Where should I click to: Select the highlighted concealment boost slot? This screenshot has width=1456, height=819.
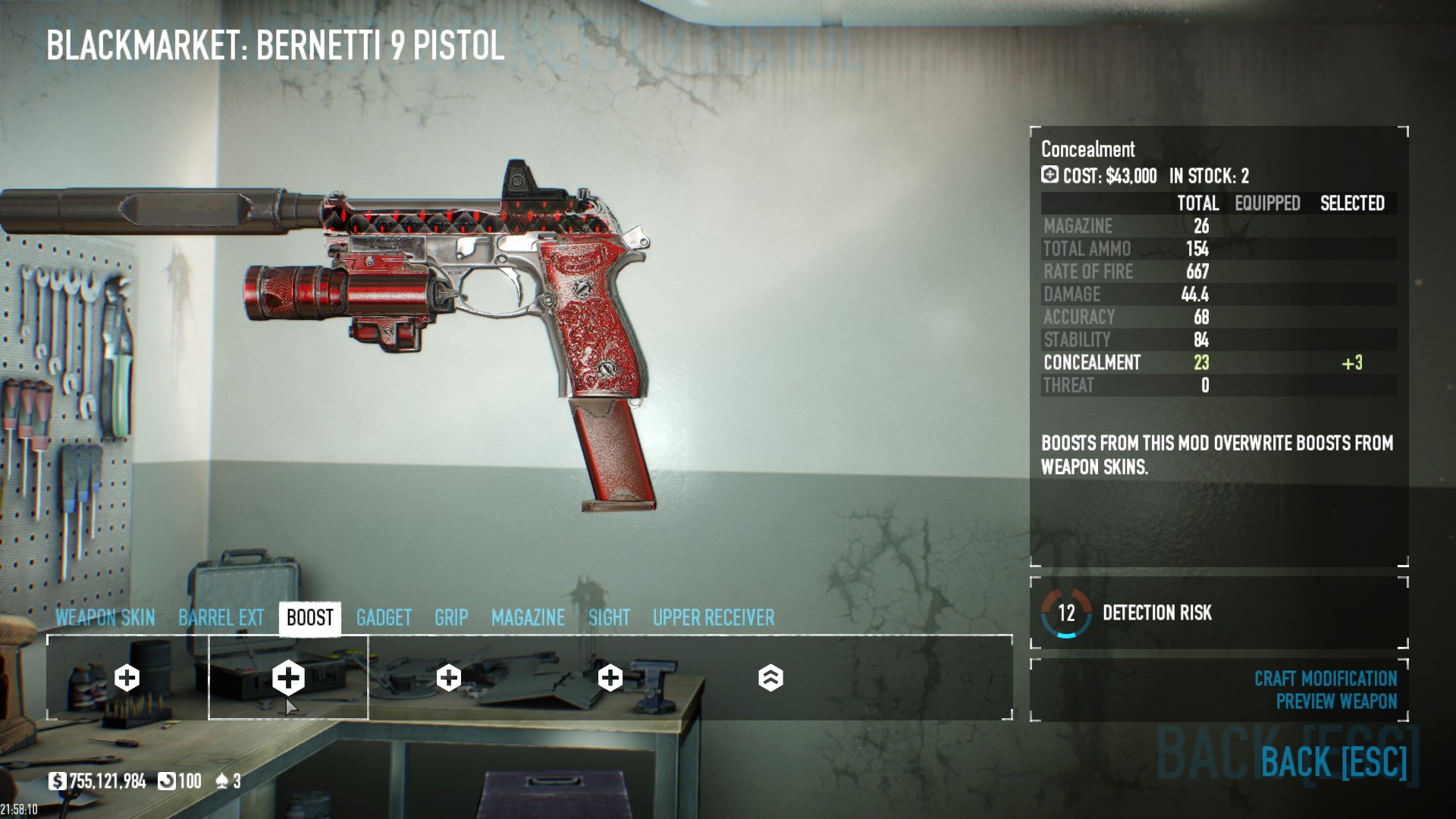288,677
